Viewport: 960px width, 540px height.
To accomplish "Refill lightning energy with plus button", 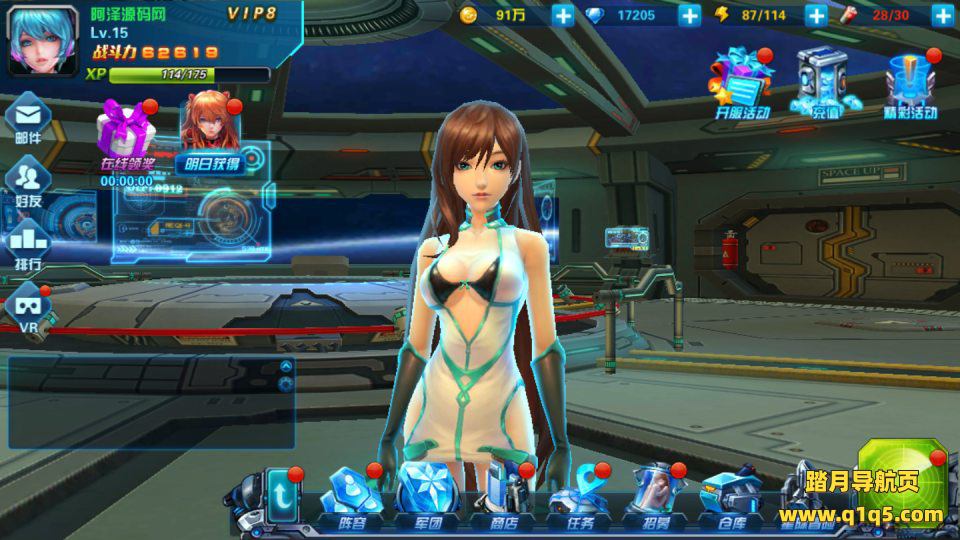I will pyautogui.click(x=816, y=15).
